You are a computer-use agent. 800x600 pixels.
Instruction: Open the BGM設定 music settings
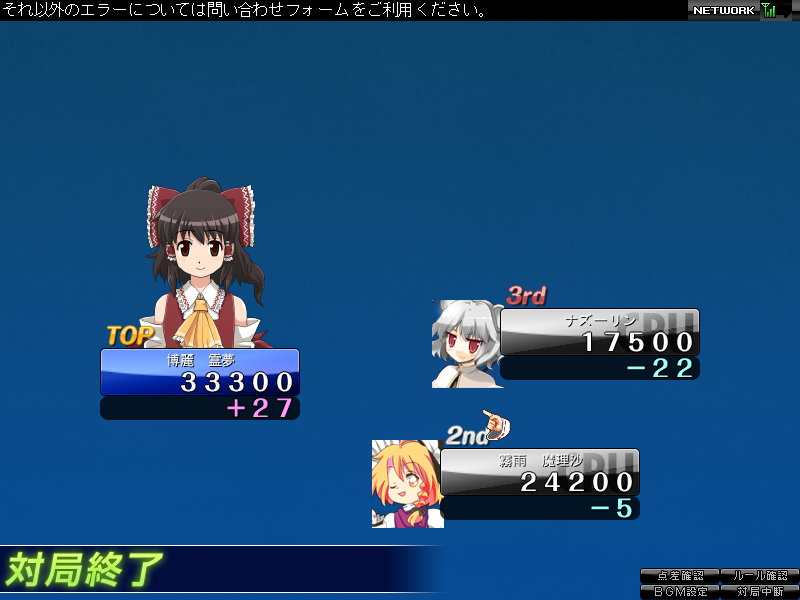click(x=680, y=591)
